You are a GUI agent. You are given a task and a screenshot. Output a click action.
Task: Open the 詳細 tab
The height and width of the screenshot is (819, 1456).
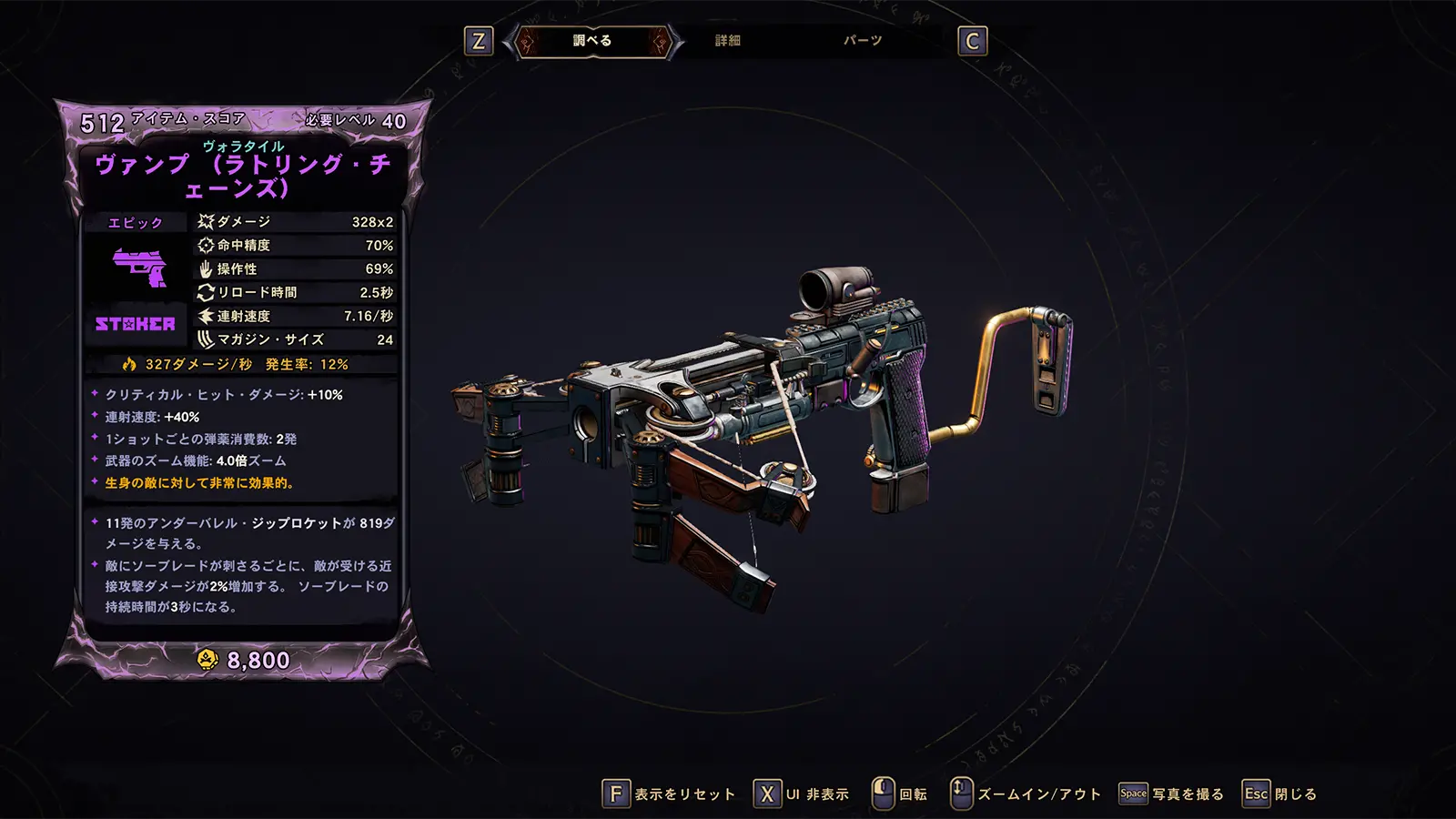[727, 41]
